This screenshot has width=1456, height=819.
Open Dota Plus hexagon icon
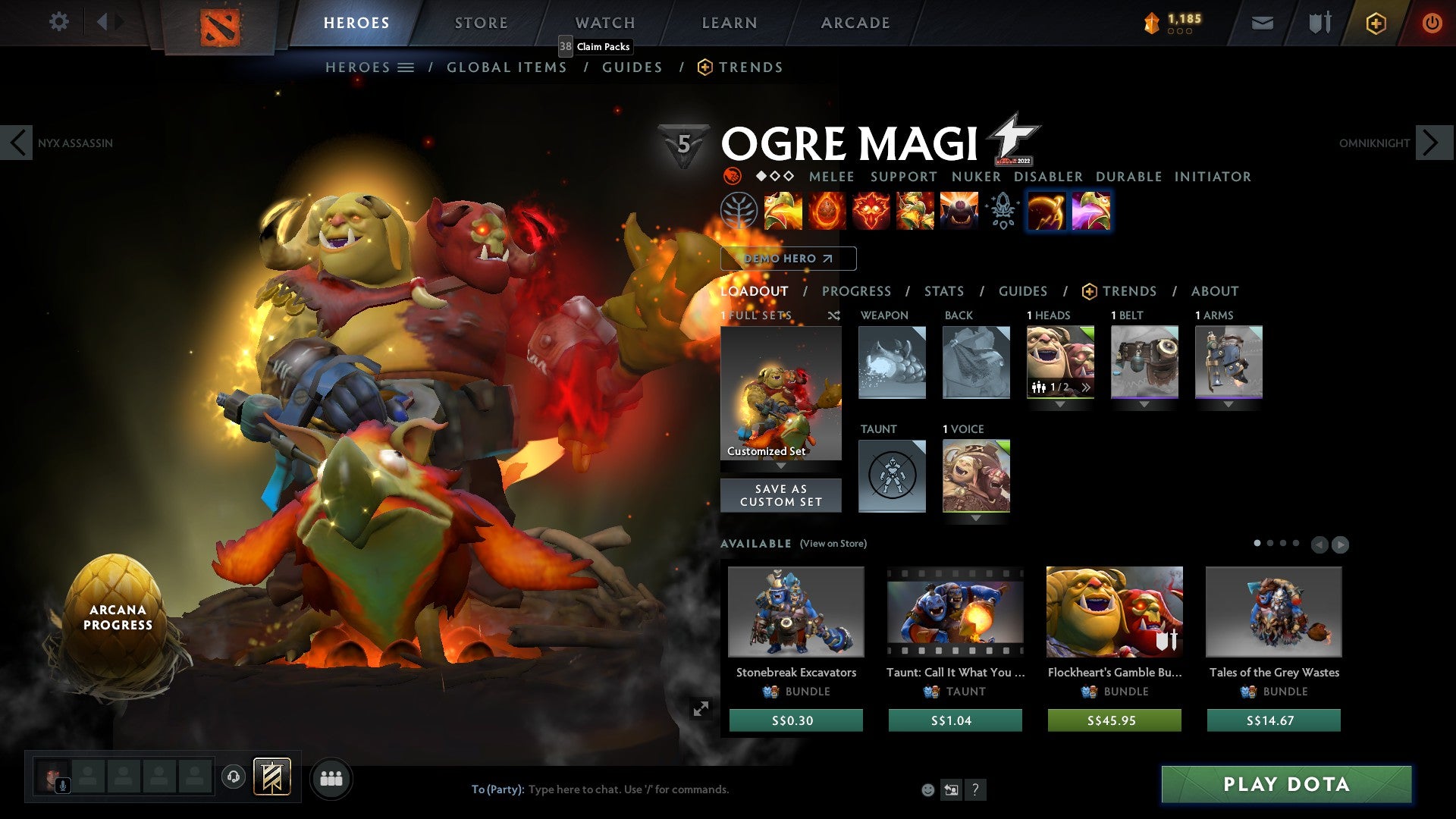[x=1376, y=23]
